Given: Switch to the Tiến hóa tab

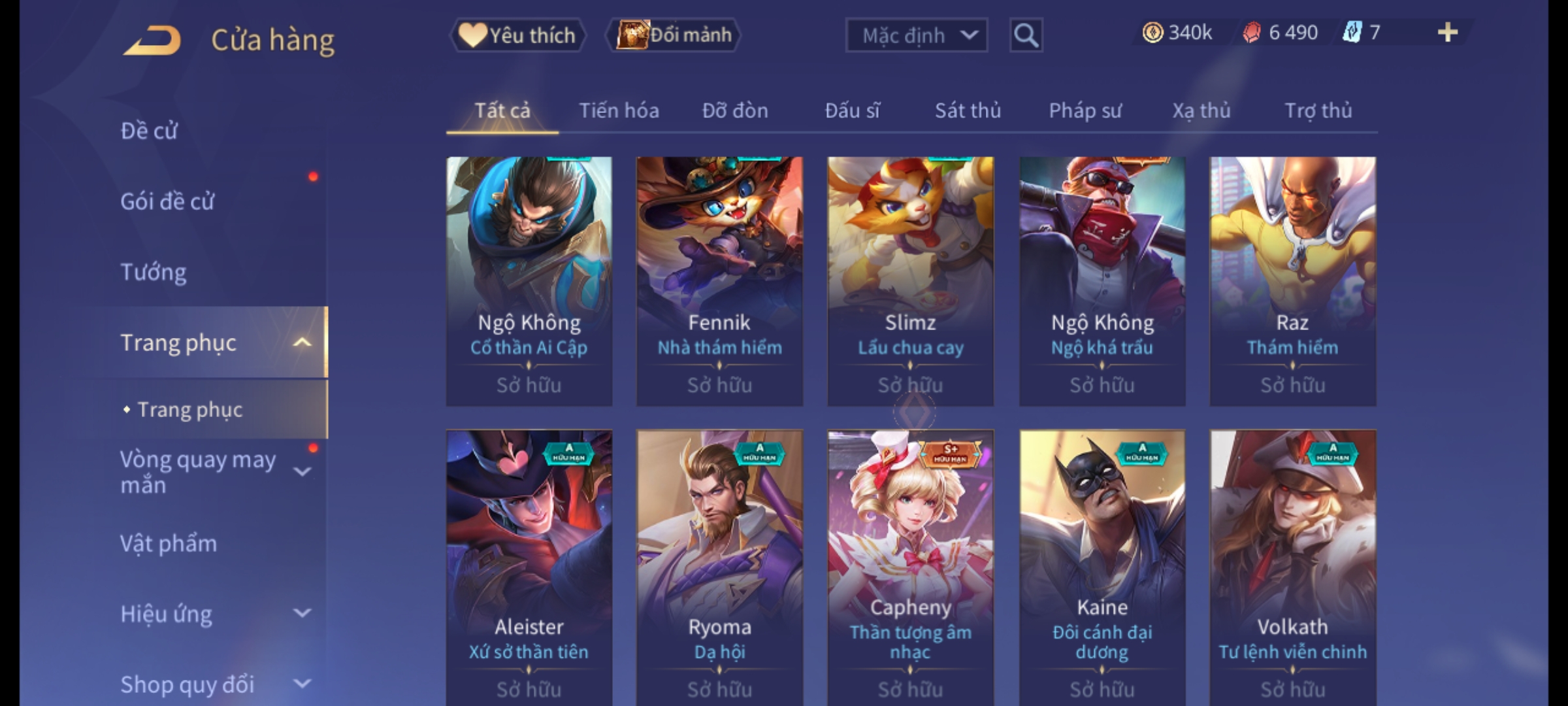Looking at the screenshot, I should [x=619, y=111].
